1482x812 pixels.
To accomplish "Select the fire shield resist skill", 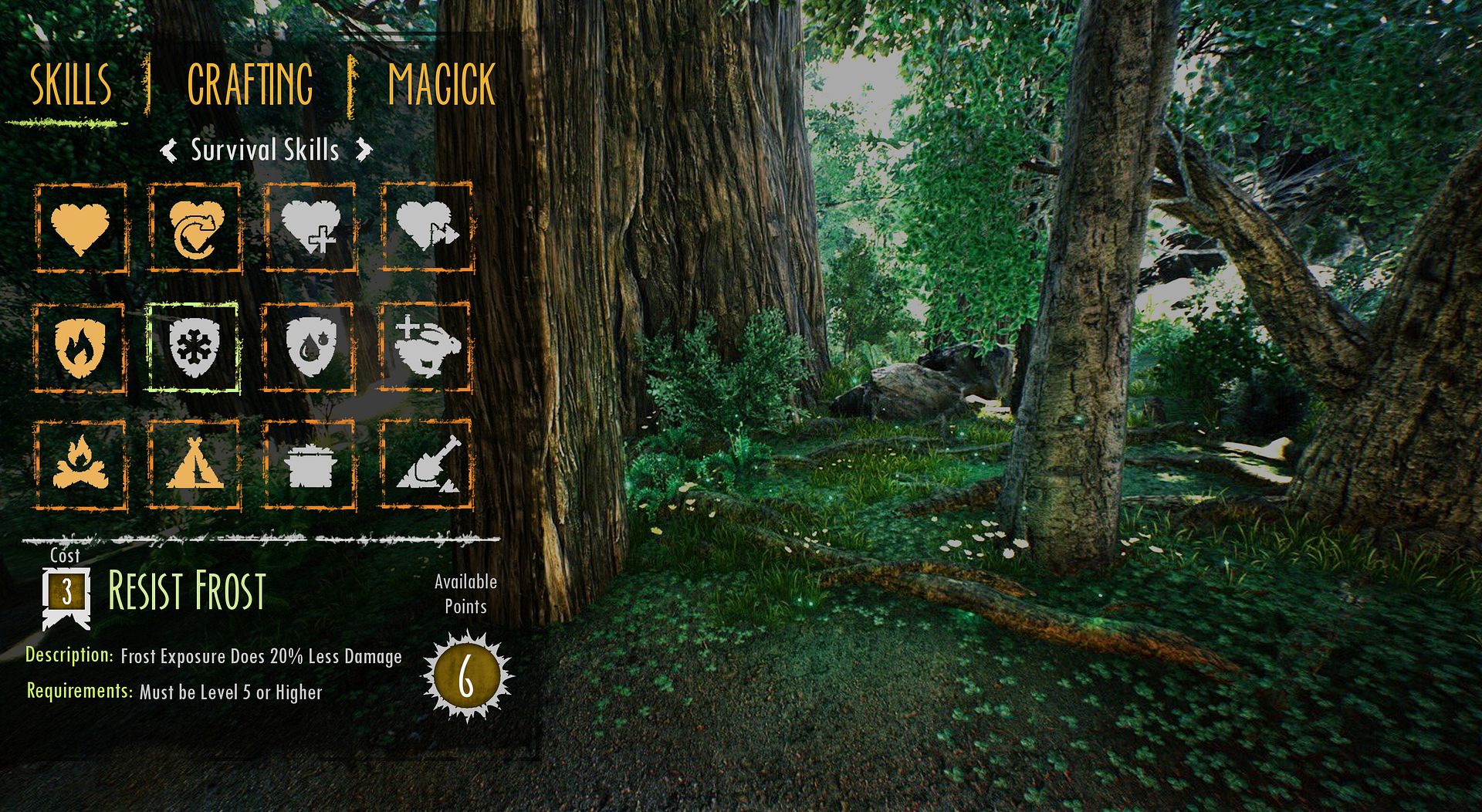I will (80, 348).
